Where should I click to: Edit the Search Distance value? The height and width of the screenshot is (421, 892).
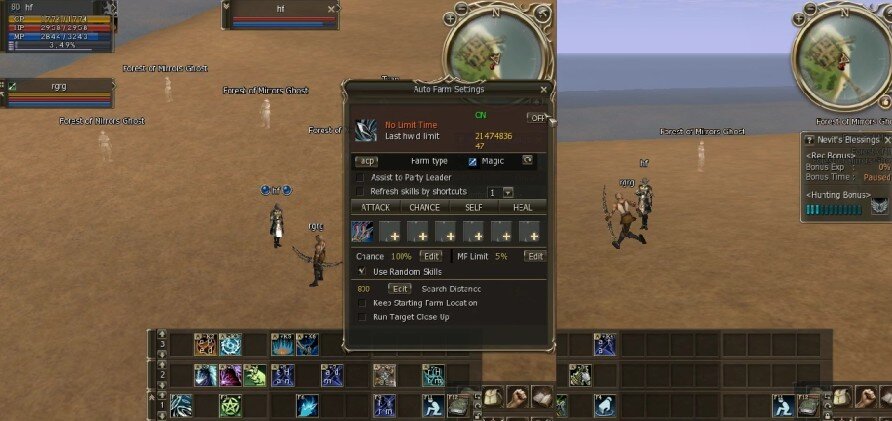(399, 289)
